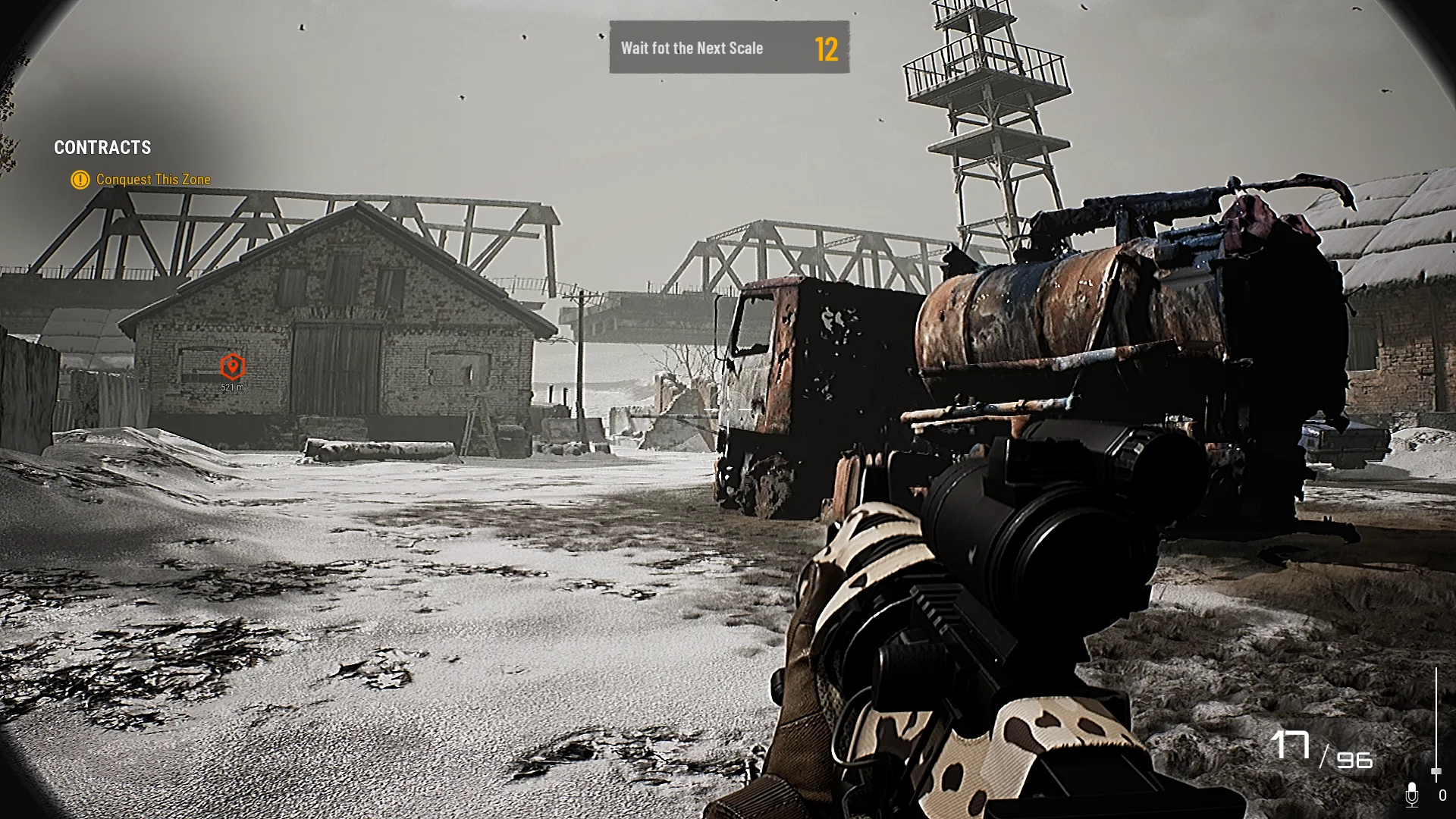The width and height of the screenshot is (1456, 819).
Task: Toggle the microphone icon
Action: (x=1411, y=795)
